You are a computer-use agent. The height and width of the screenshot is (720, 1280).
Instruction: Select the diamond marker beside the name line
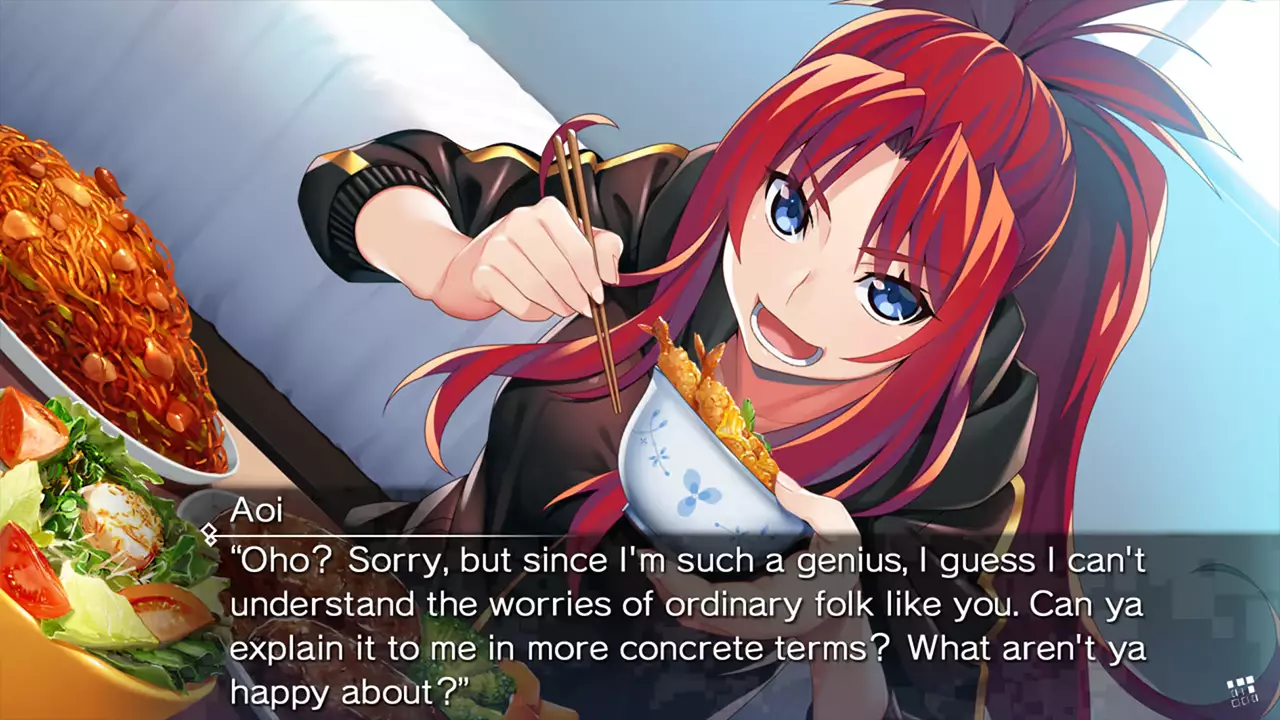point(208,533)
